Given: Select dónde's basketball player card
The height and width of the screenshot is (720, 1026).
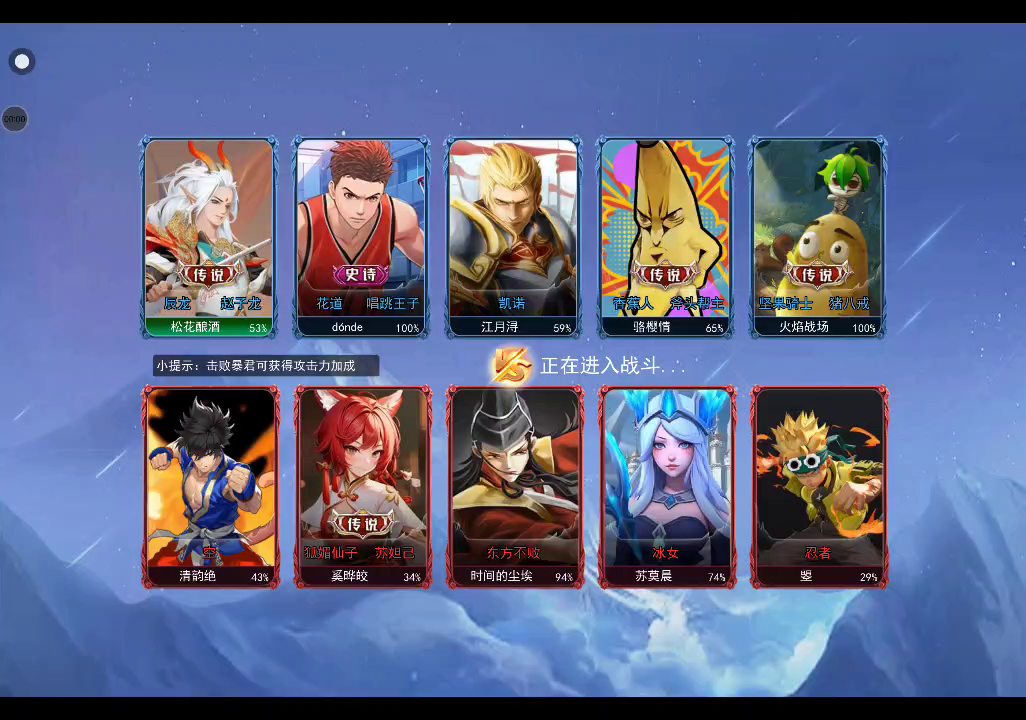Looking at the screenshot, I should (361, 237).
